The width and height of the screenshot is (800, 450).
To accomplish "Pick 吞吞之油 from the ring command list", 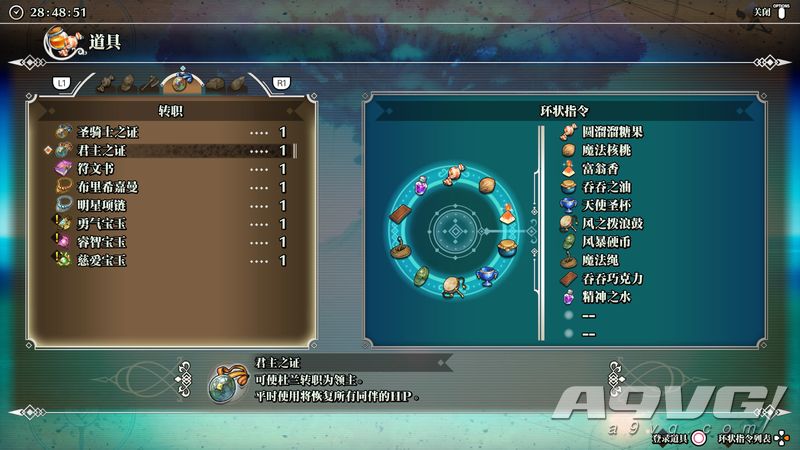I will pyautogui.click(x=604, y=186).
